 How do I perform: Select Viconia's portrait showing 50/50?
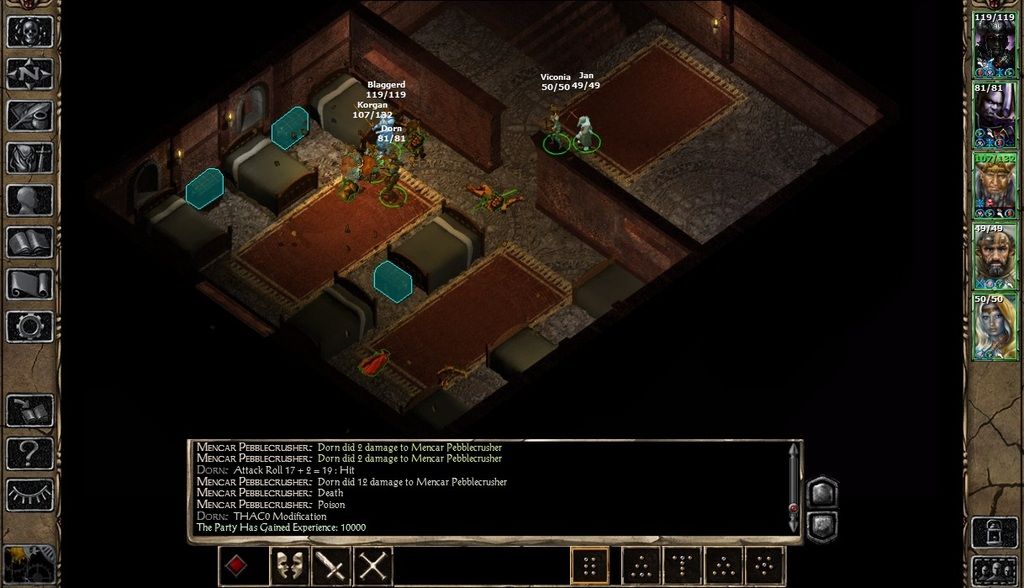pyautogui.click(x=995, y=326)
